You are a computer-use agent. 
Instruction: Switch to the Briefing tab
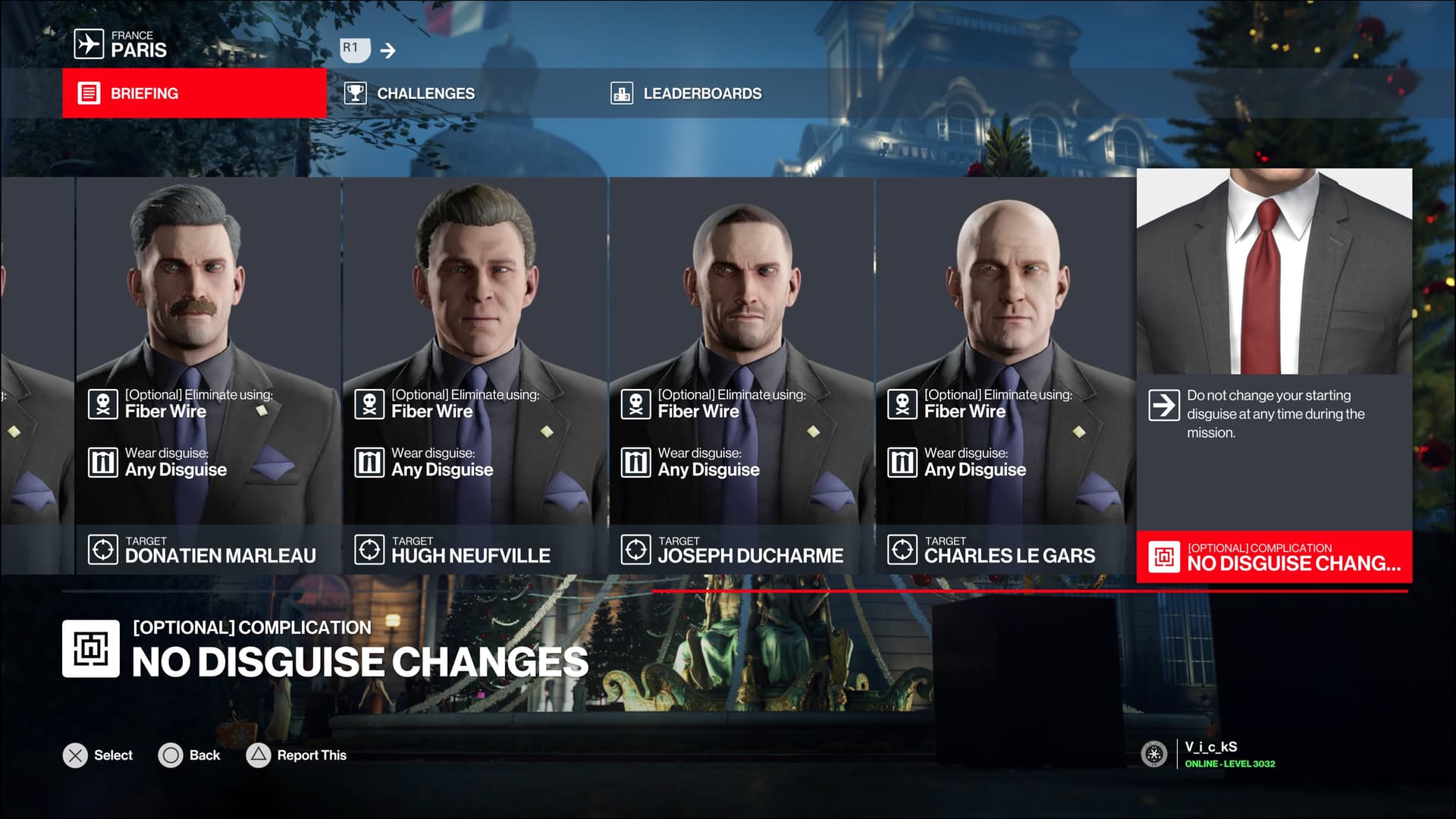click(x=194, y=93)
